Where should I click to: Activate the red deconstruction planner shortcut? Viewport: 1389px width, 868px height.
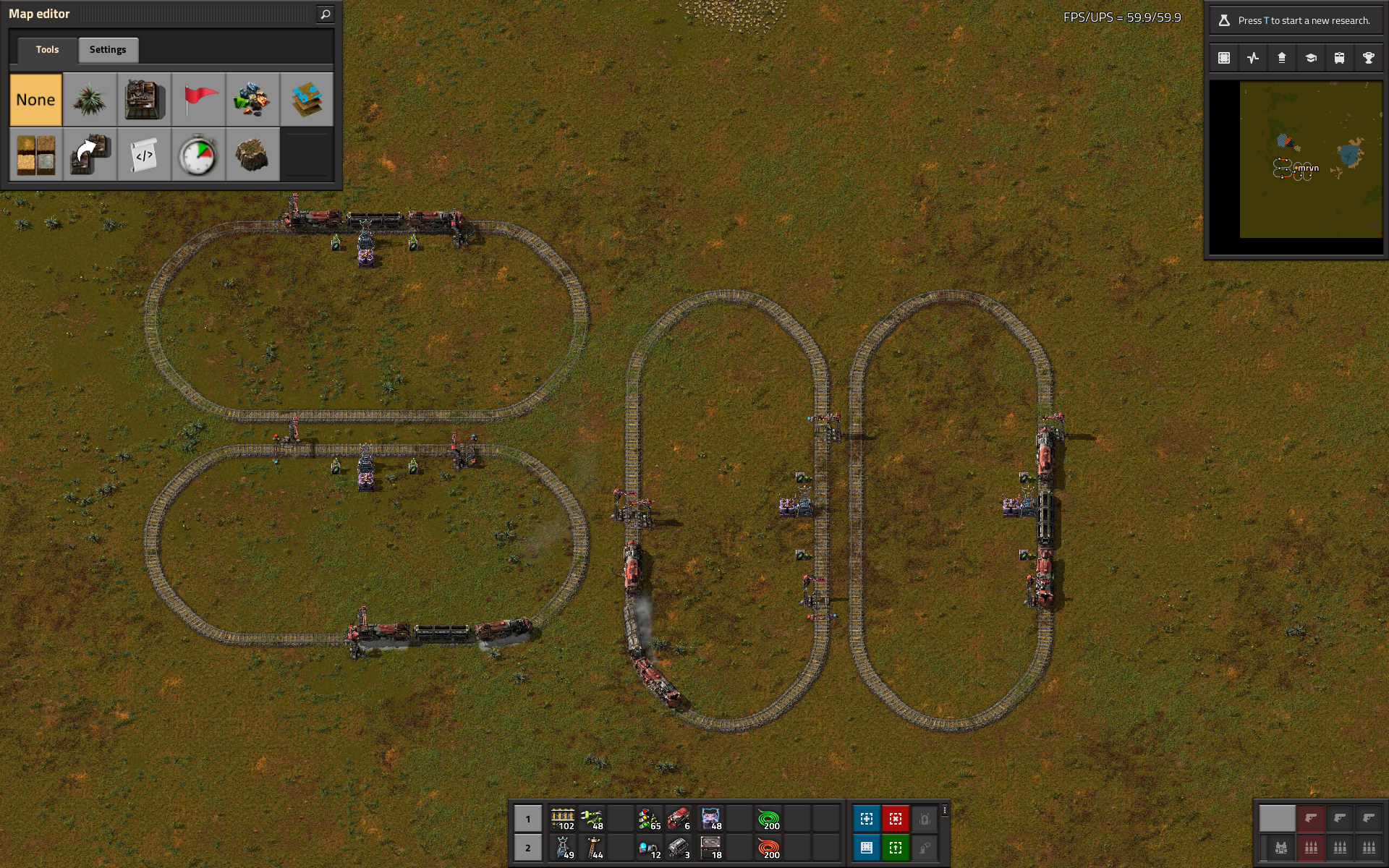tap(895, 819)
